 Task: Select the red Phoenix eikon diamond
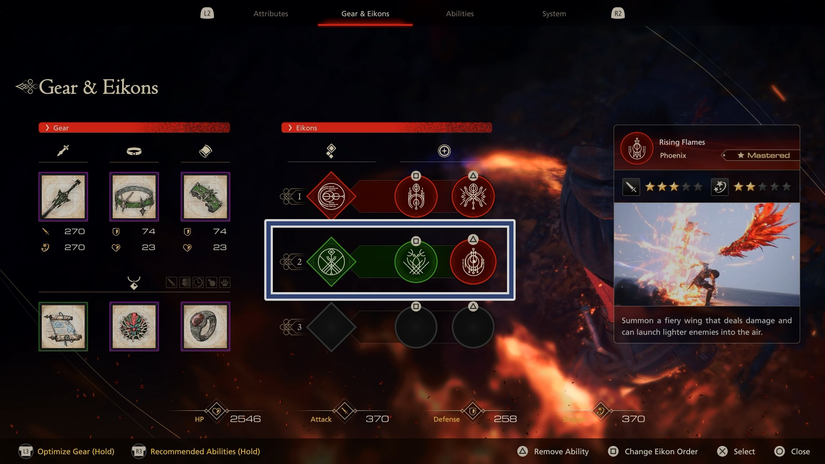click(331, 197)
